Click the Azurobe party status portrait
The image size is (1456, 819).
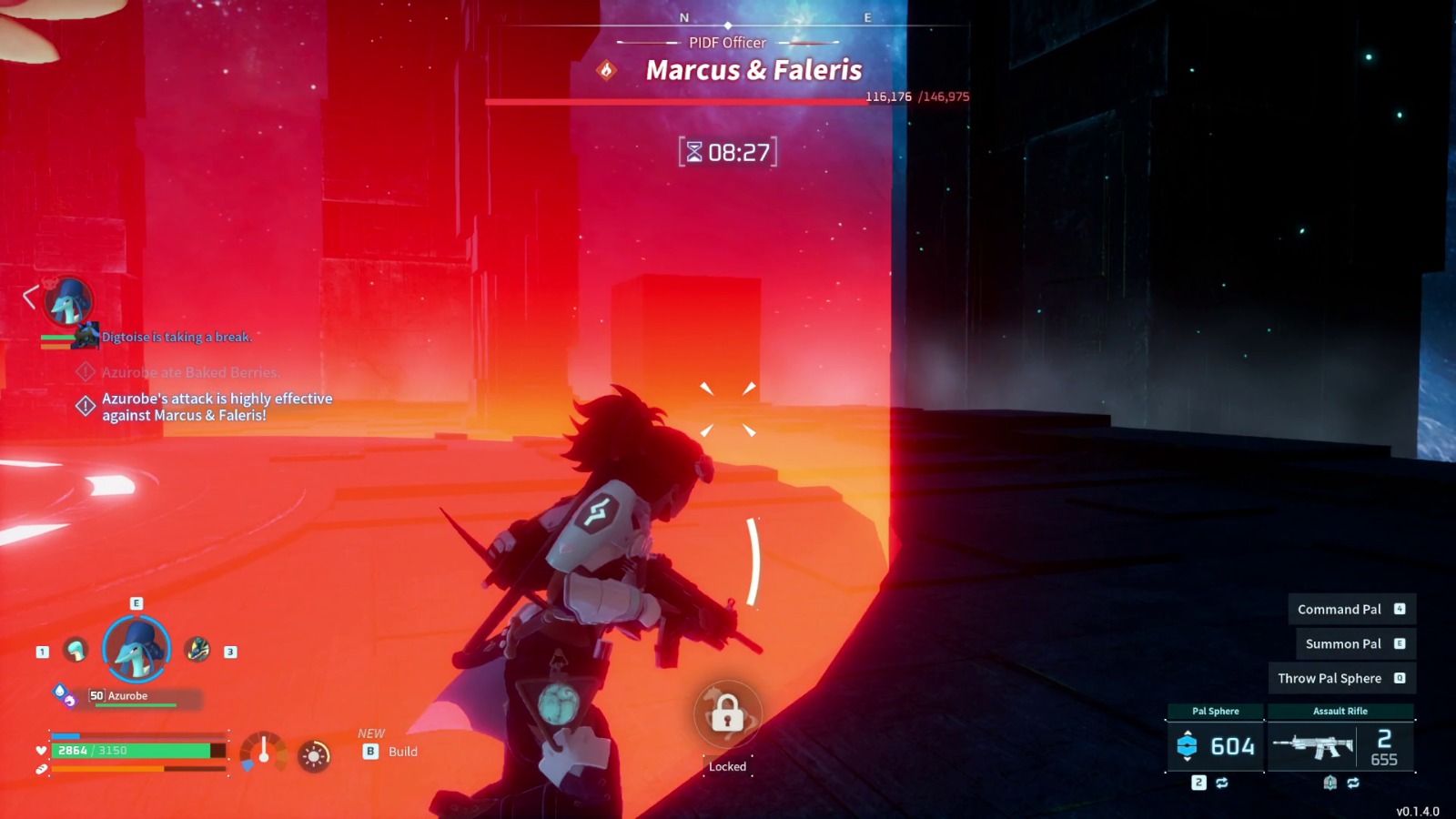click(x=69, y=301)
